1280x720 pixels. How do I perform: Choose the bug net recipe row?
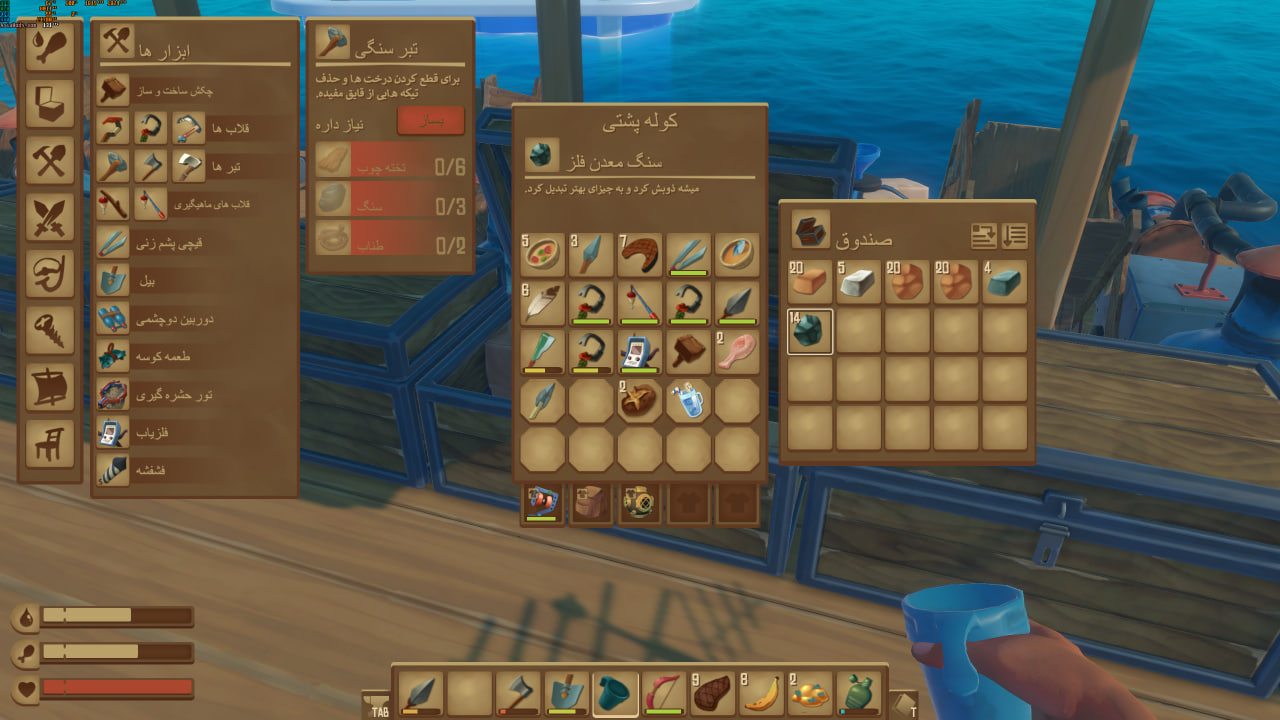(x=196, y=395)
